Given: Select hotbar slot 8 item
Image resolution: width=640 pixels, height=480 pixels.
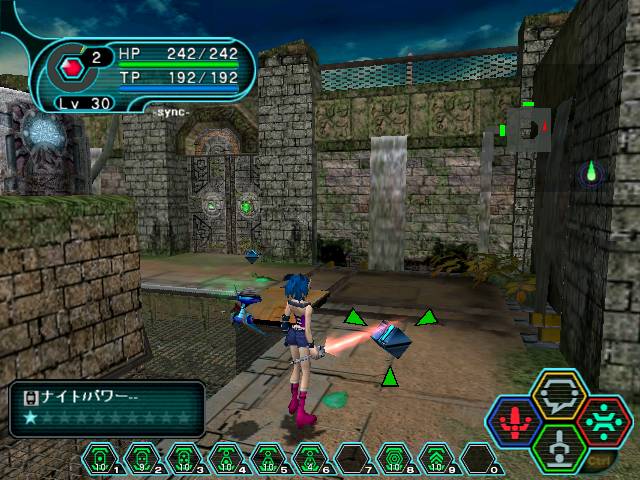Looking at the screenshot, I should coord(394,459).
